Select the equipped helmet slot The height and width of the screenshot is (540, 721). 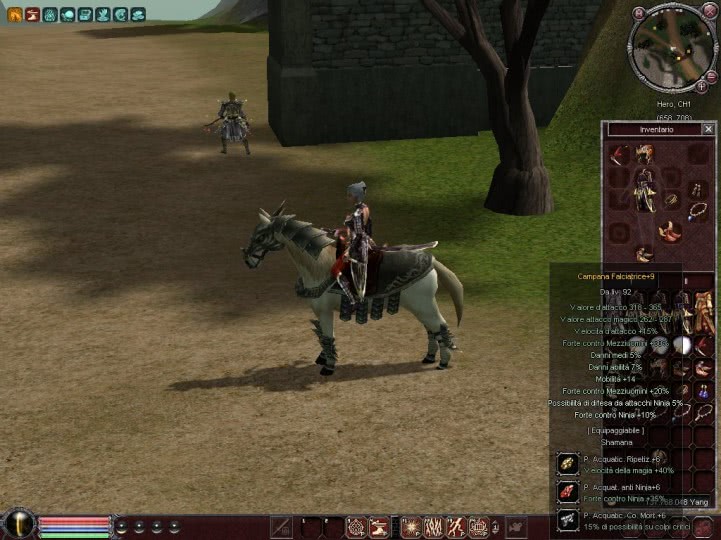pyautogui.click(x=644, y=153)
